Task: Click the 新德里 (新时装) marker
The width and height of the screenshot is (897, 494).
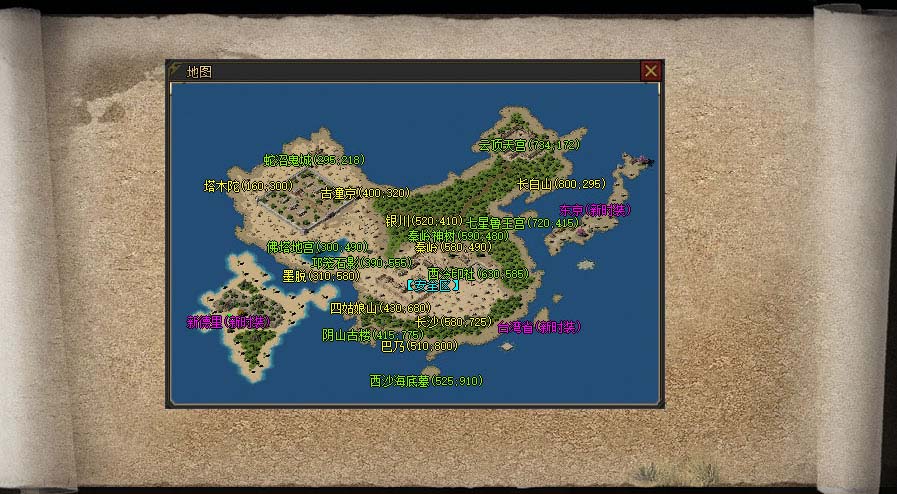Action: [229, 322]
